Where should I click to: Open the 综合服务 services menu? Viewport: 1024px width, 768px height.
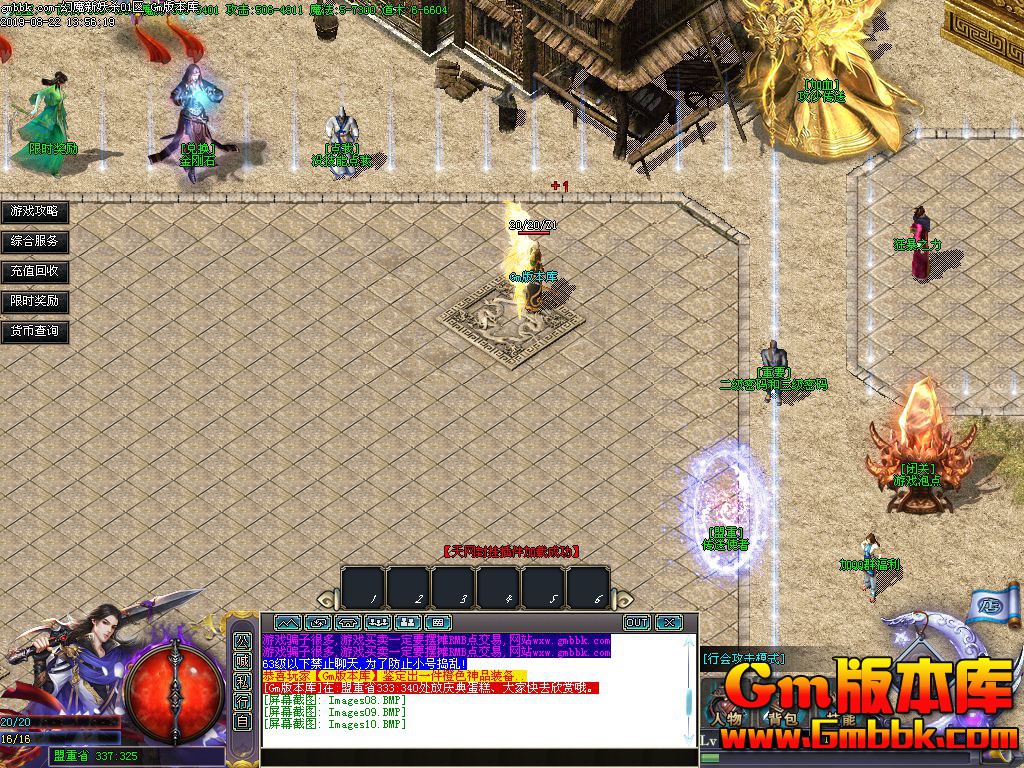click(35, 241)
